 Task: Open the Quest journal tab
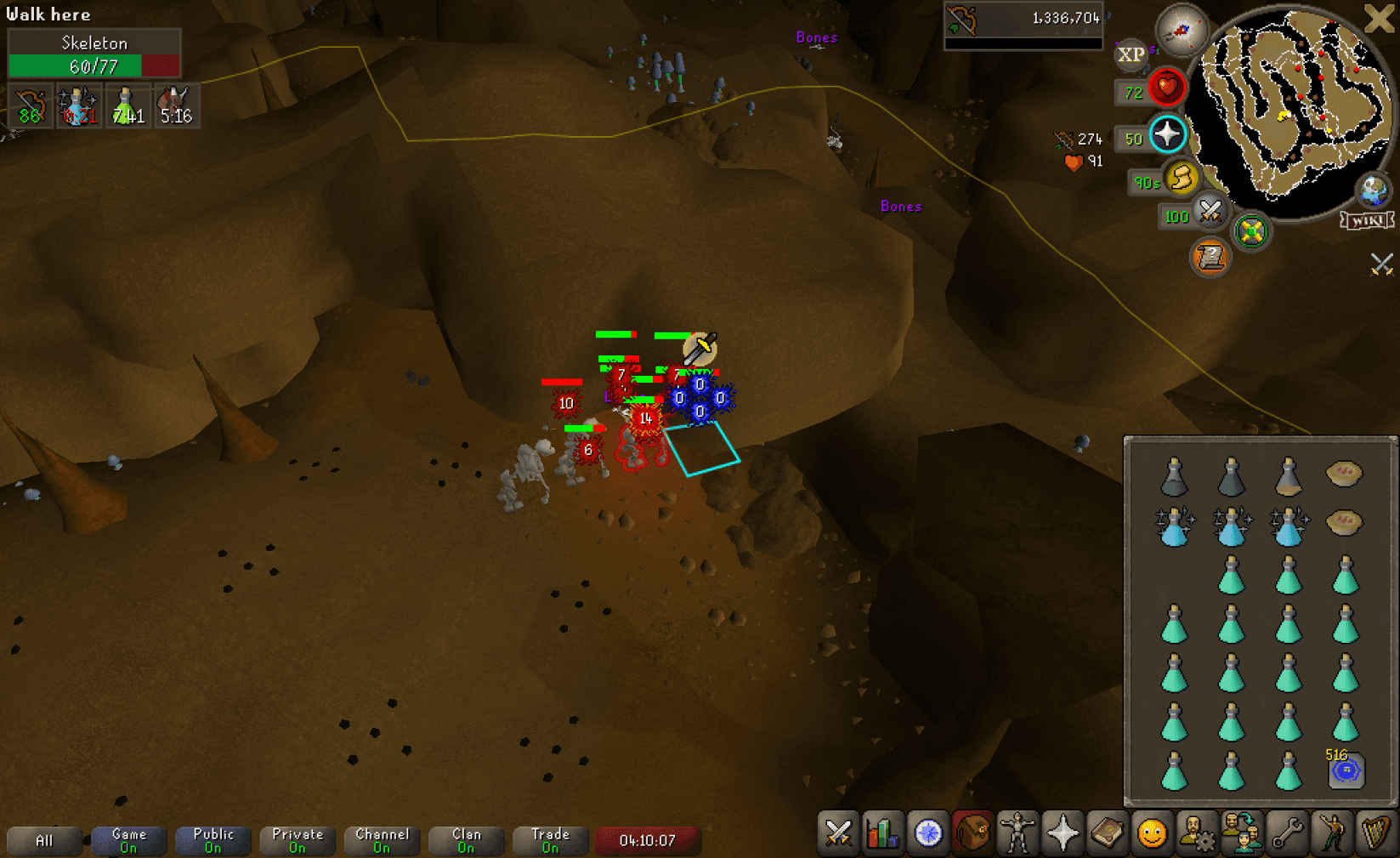coord(928,833)
